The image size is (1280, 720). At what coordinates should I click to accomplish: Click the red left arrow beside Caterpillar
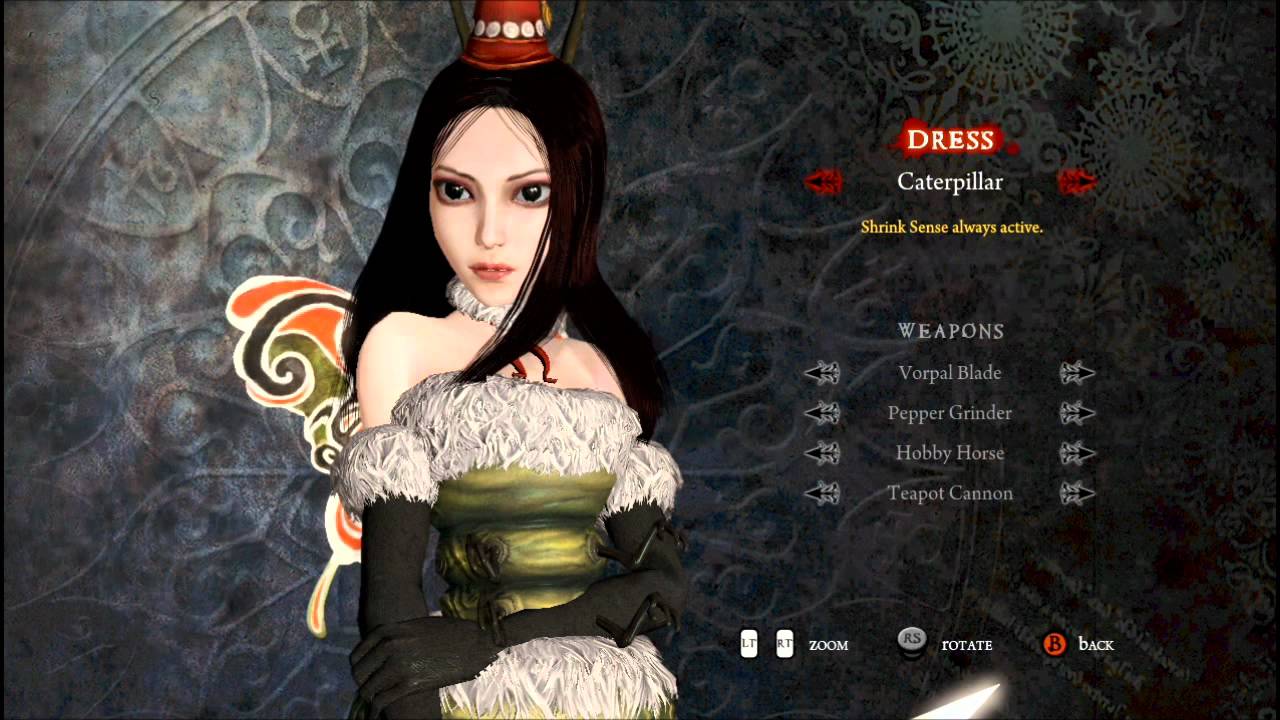(x=823, y=182)
